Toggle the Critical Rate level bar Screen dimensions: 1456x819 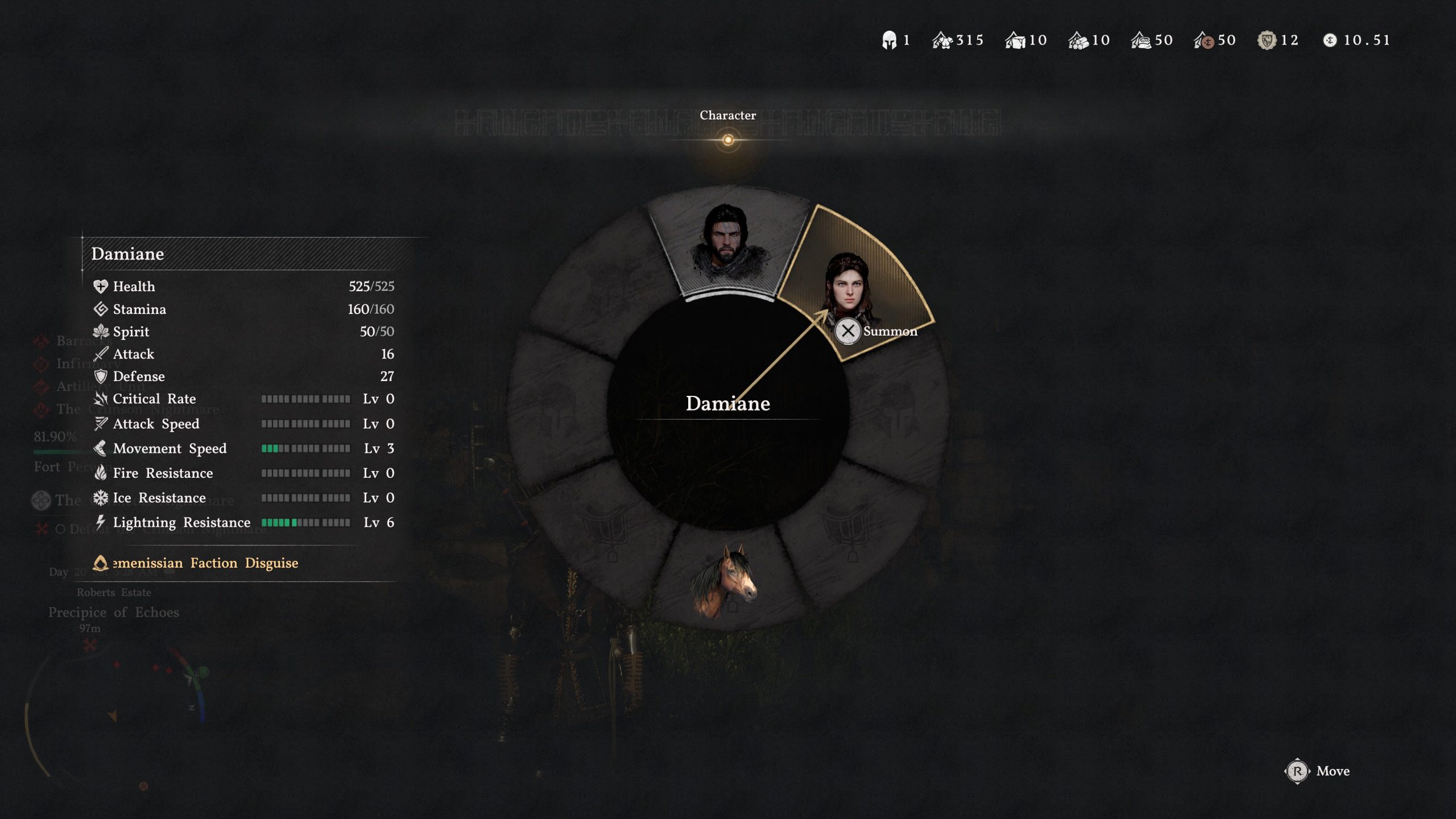pos(305,399)
